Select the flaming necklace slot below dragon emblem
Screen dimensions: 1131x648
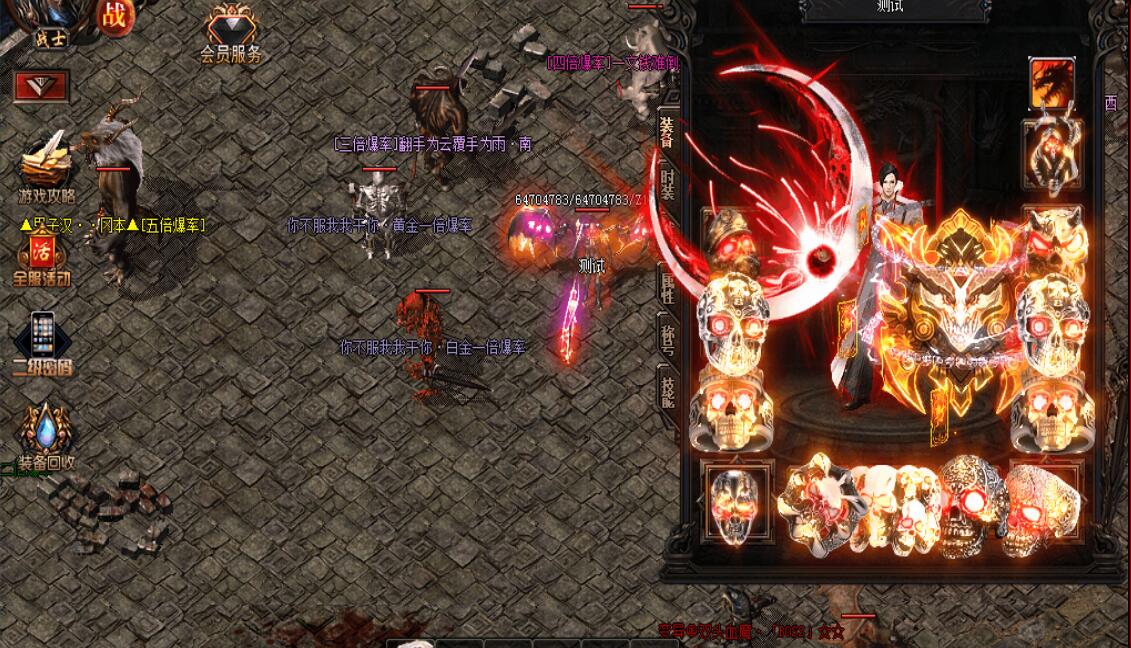pyautogui.click(x=1052, y=153)
